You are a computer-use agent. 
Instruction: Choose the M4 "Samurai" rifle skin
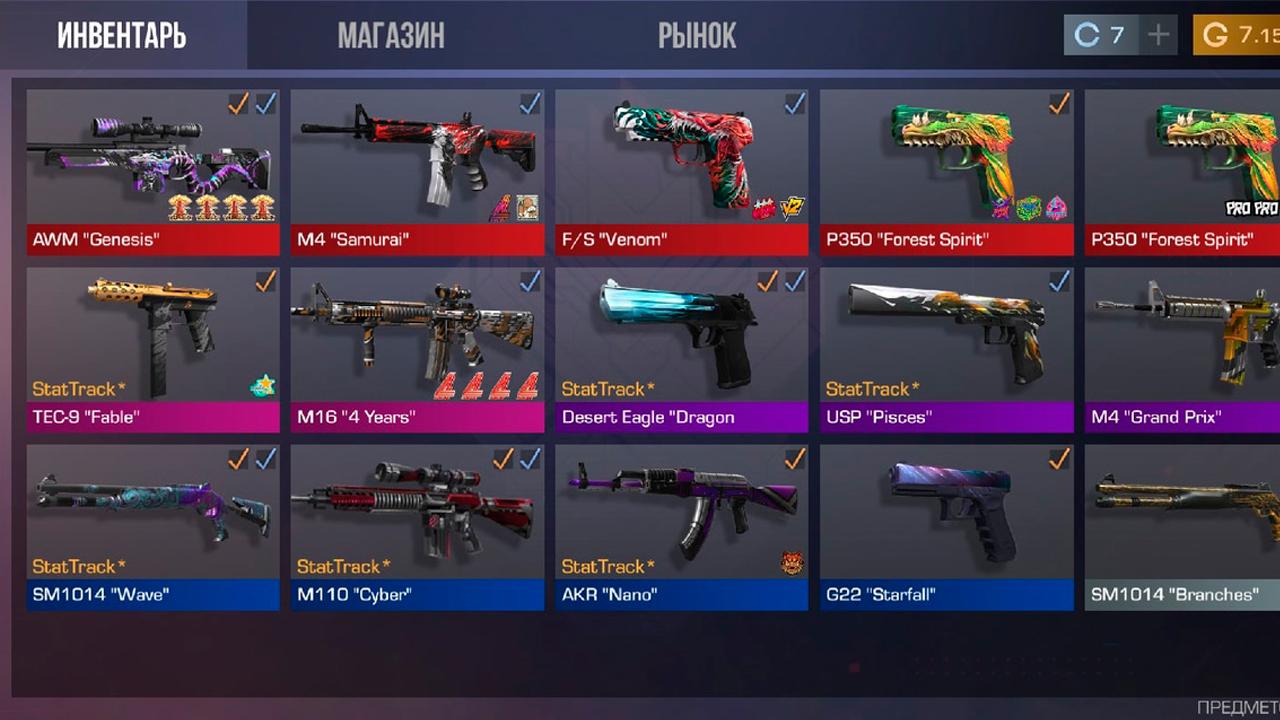point(417,171)
